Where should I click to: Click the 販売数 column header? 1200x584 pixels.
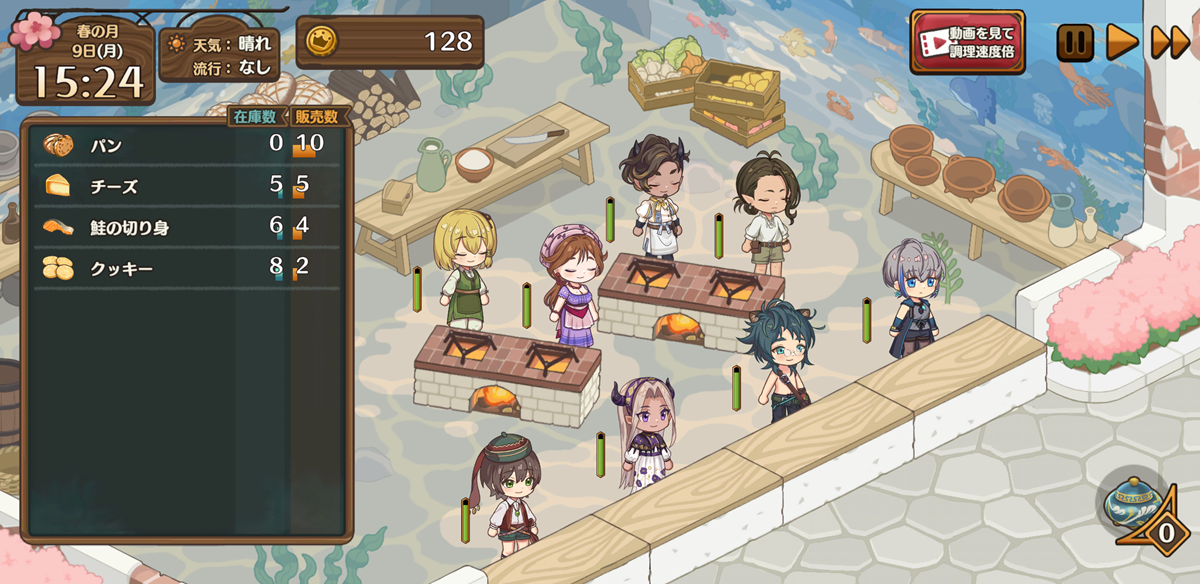pyautogui.click(x=317, y=117)
